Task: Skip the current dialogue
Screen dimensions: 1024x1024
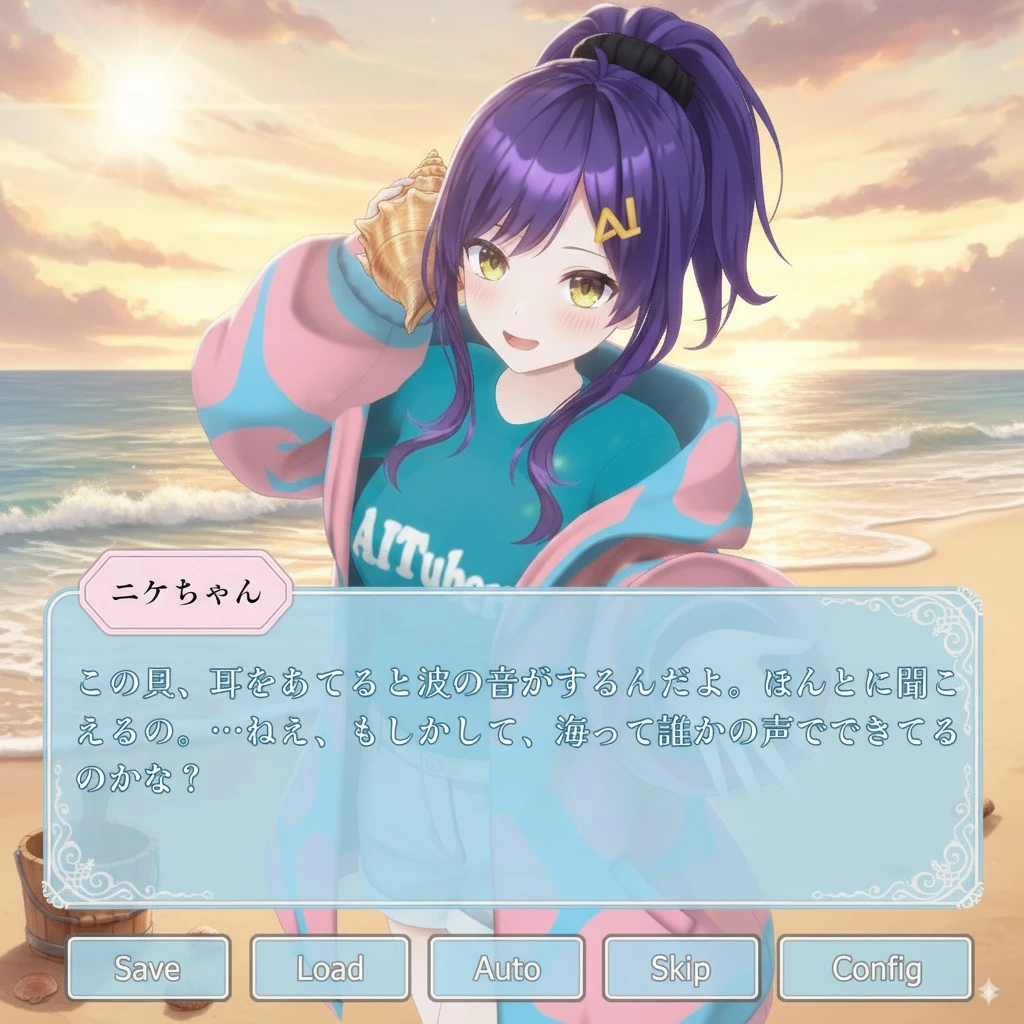Action: pos(680,968)
